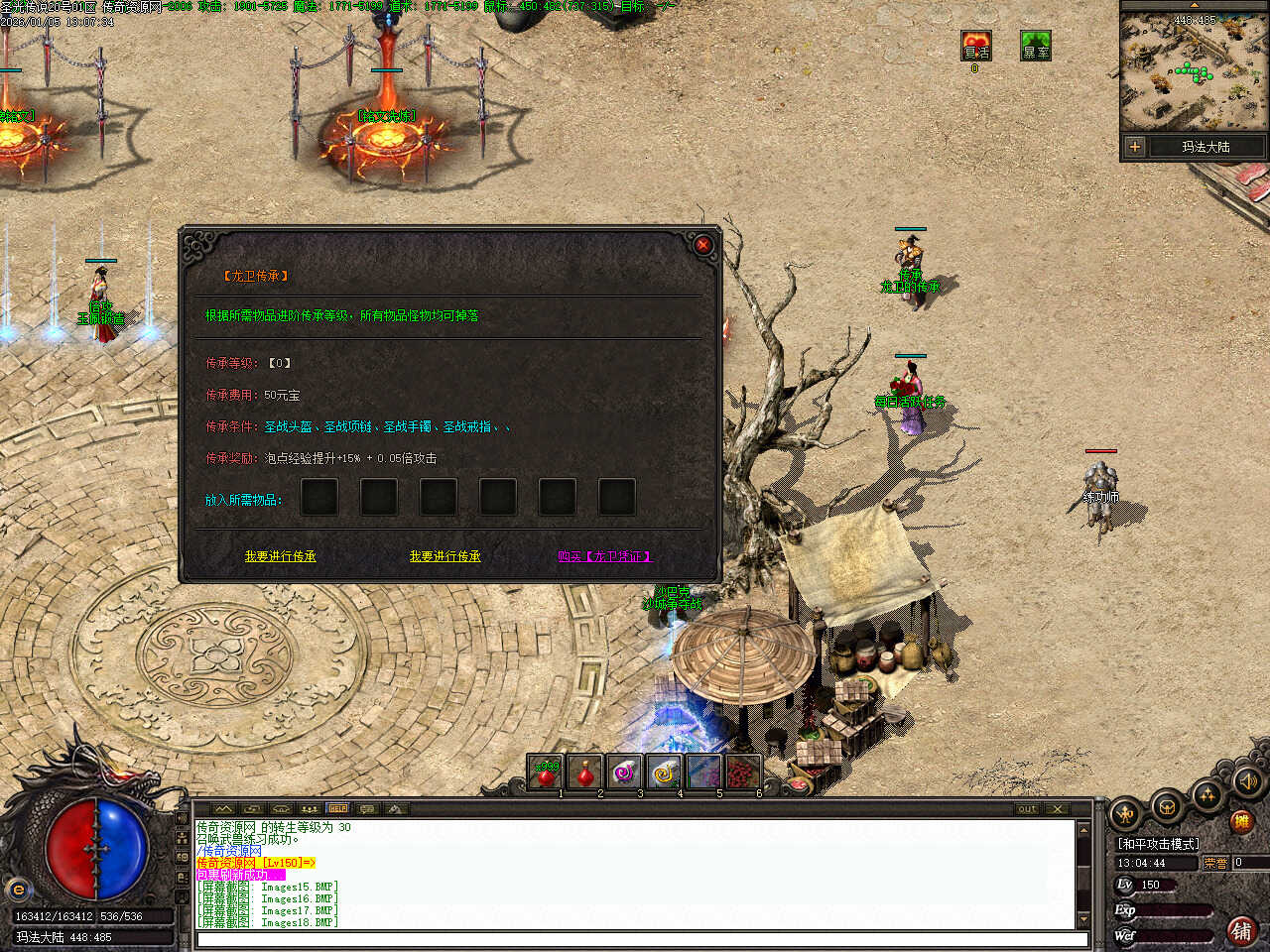Click the HELP button on the chat bar
Viewport: 1270px width, 952px height.
[338, 809]
